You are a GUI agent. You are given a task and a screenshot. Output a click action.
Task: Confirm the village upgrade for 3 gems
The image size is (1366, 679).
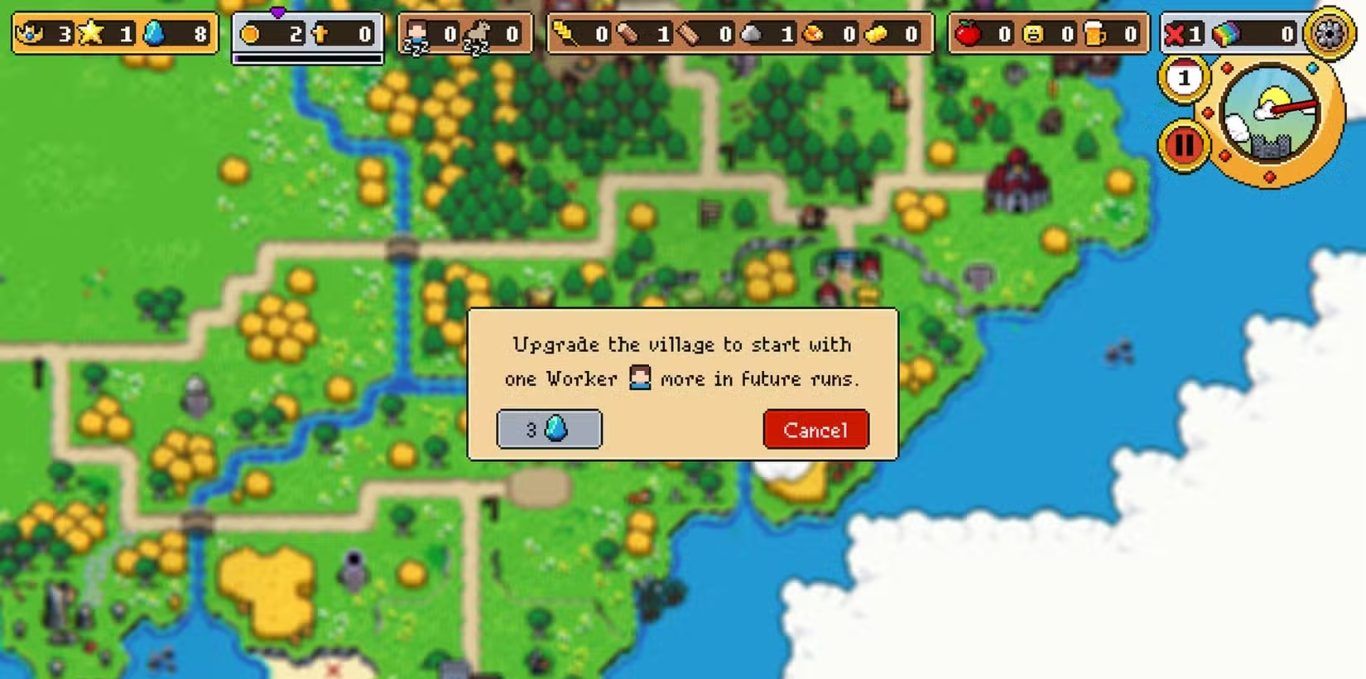(x=549, y=429)
